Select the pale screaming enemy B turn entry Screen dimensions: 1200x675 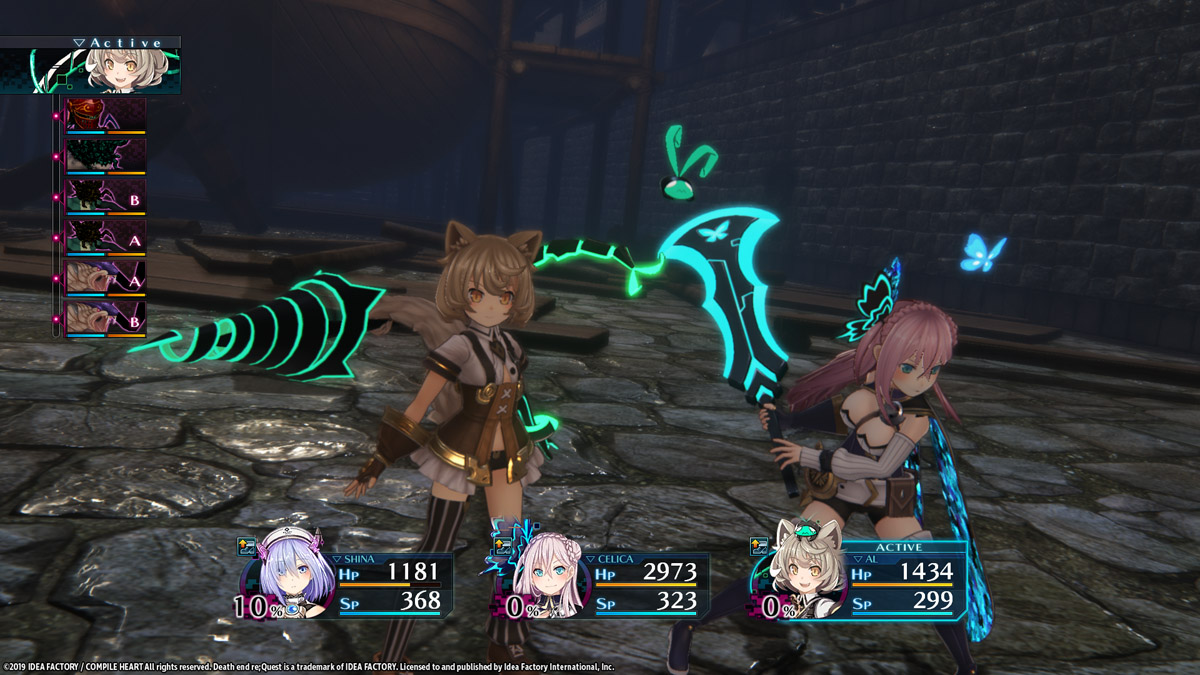106,319
